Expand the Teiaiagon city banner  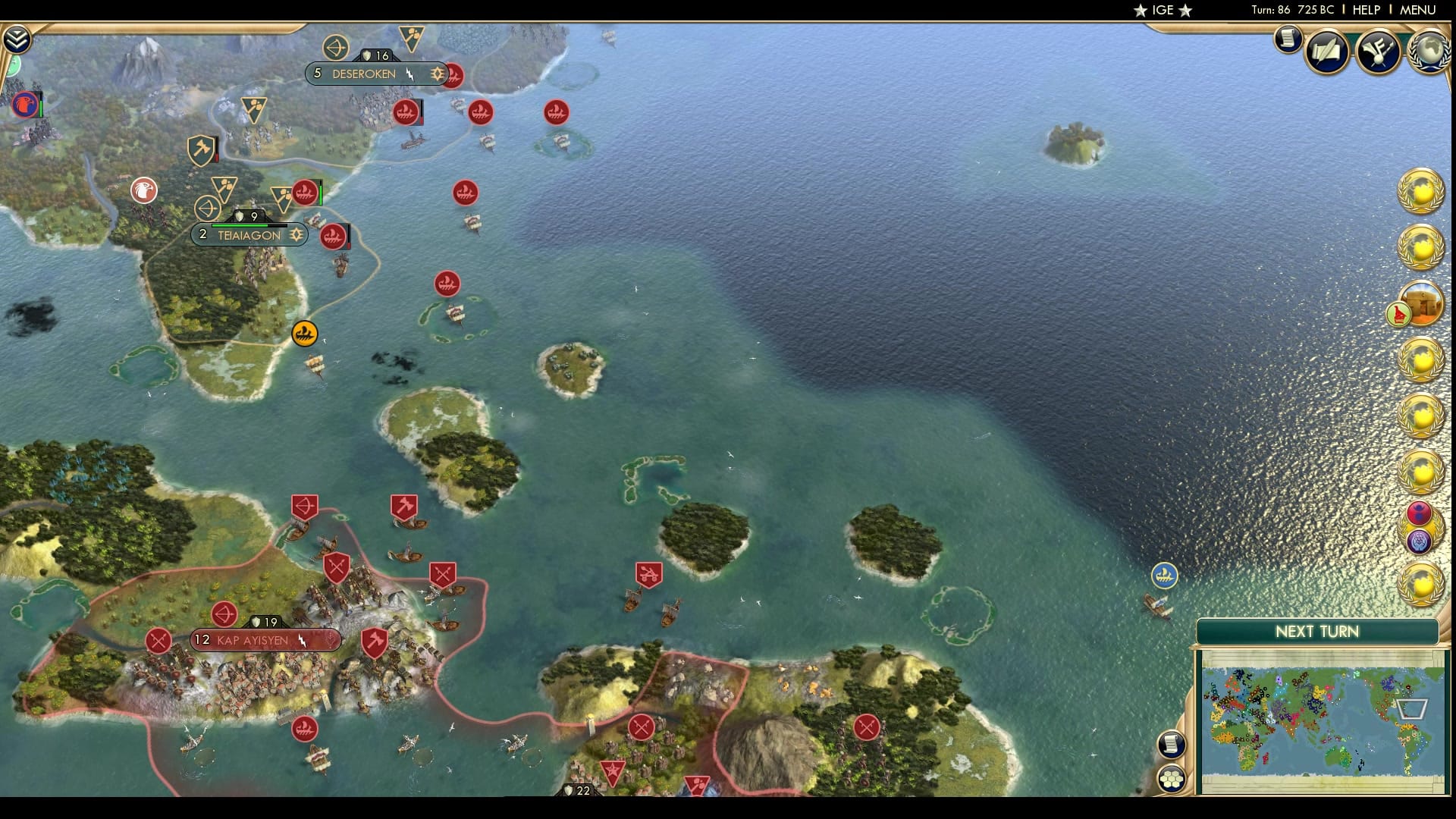tap(250, 236)
